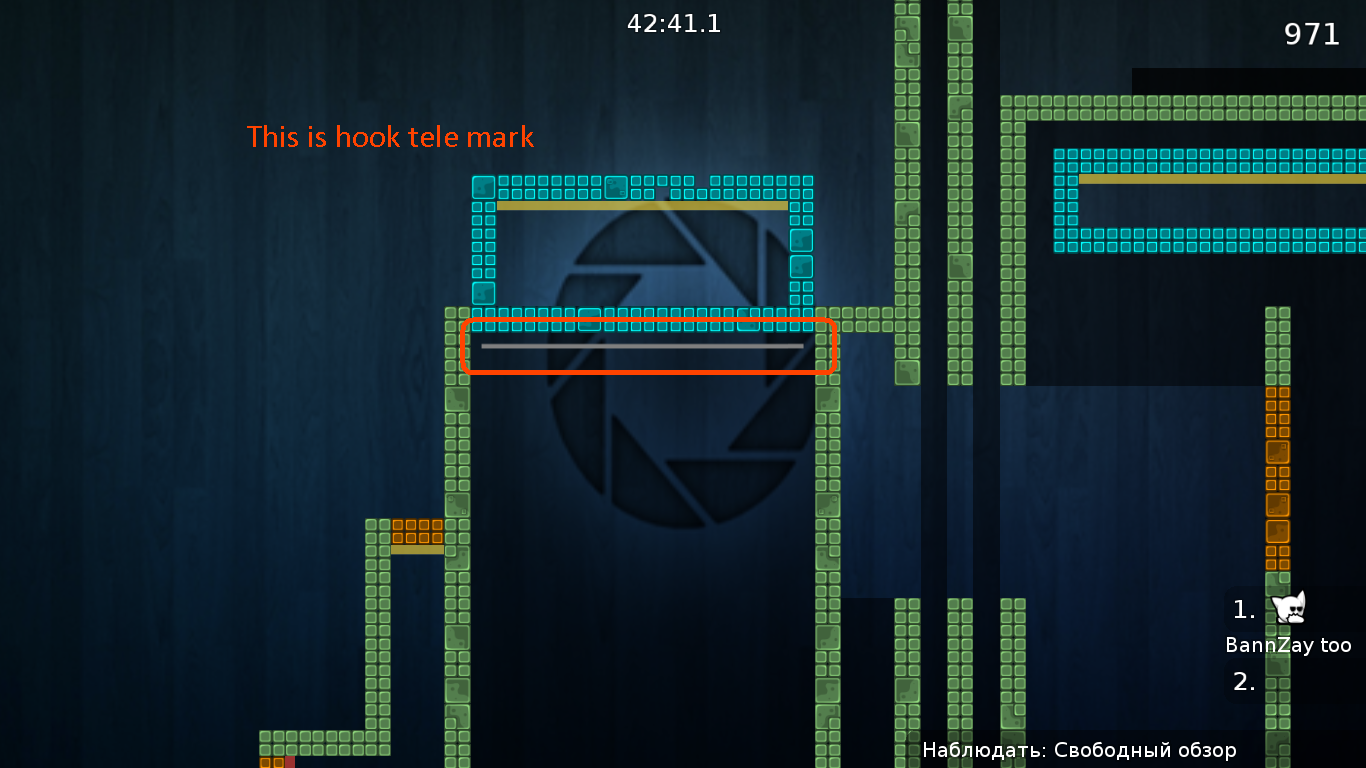This screenshot has width=1366, height=768.
Task: Click an orange tile in the right-side vertical column
Action: tap(1278, 470)
